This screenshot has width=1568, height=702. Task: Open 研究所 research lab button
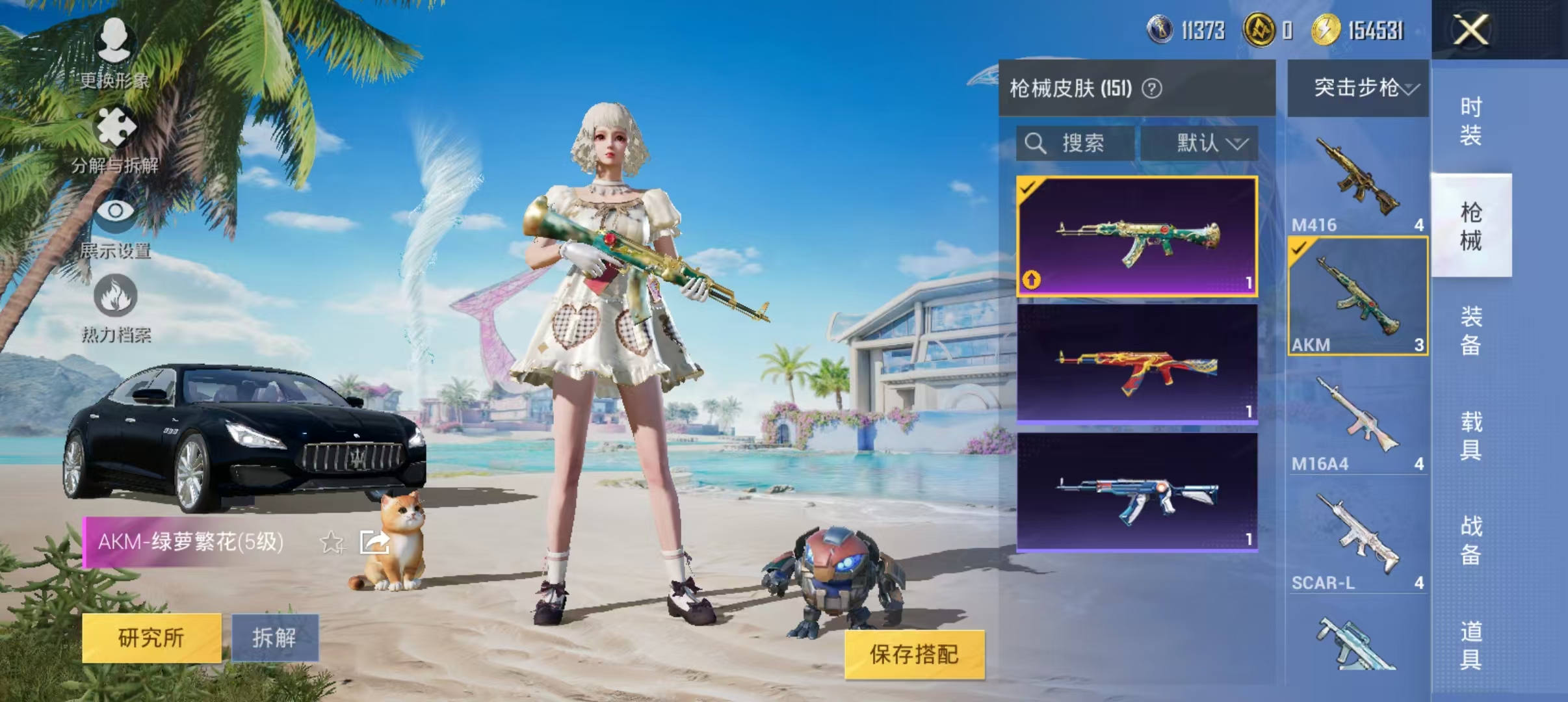(151, 637)
